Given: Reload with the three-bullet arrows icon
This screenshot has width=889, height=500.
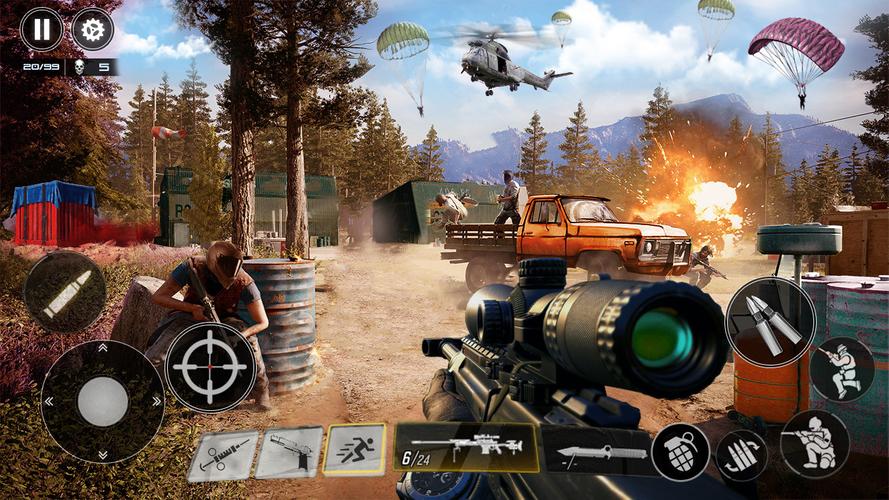Looking at the screenshot, I should point(741,455).
